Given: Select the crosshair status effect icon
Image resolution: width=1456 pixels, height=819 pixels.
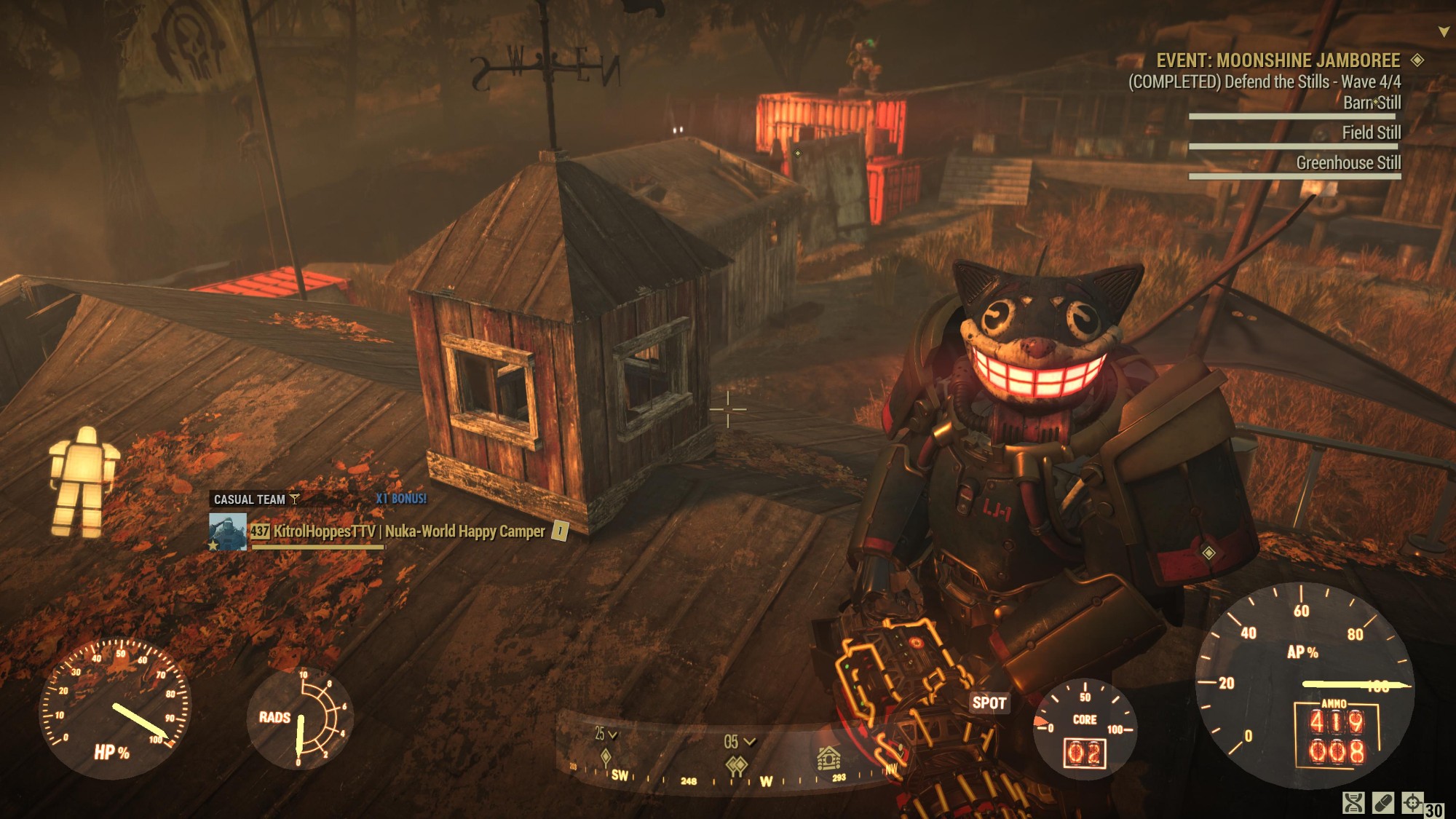Looking at the screenshot, I should click(x=1412, y=802).
